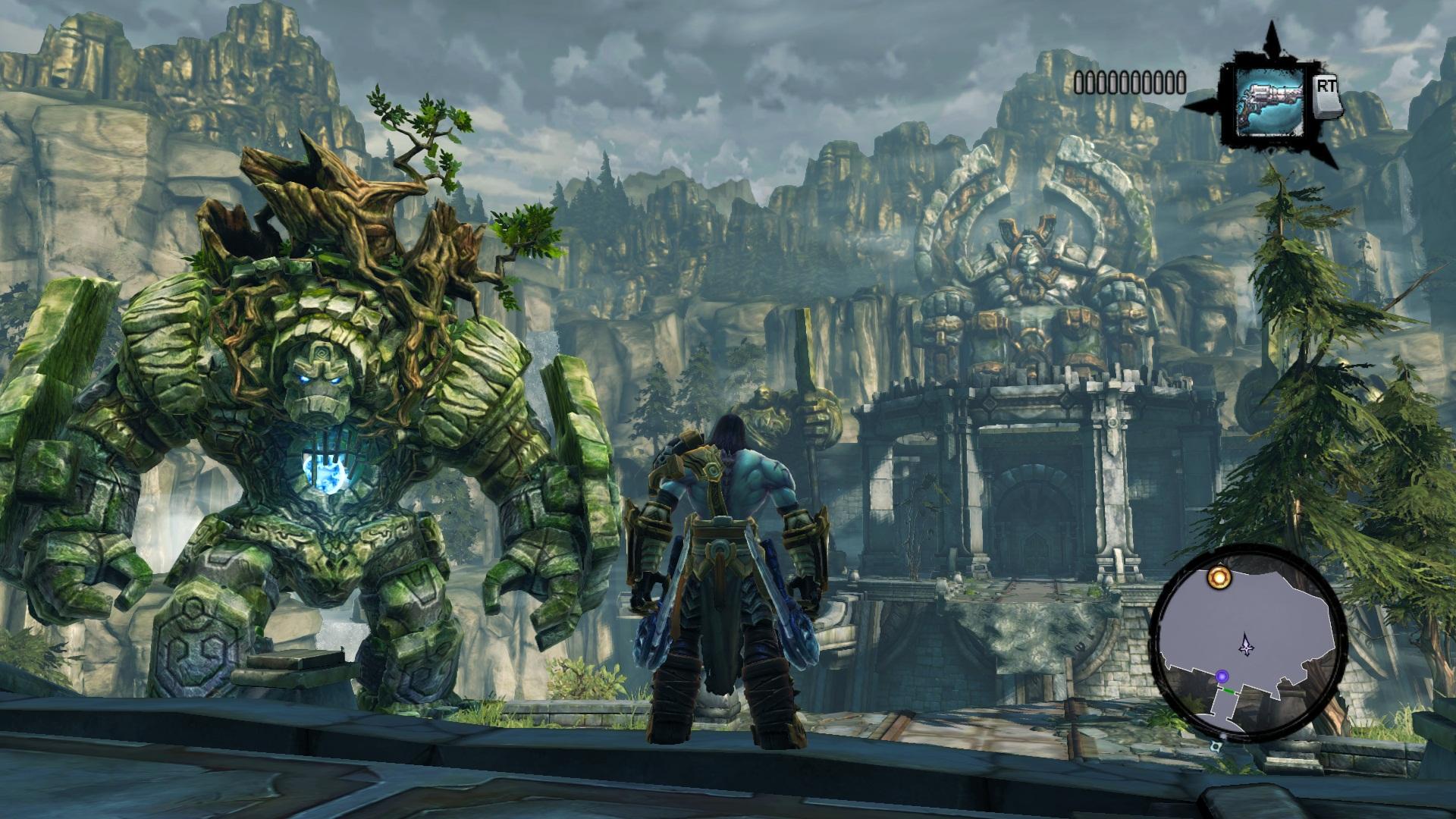Viewport: 1456px width, 819px height.
Task: Click the green passage marker on the minimap
Action: point(1228,690)
